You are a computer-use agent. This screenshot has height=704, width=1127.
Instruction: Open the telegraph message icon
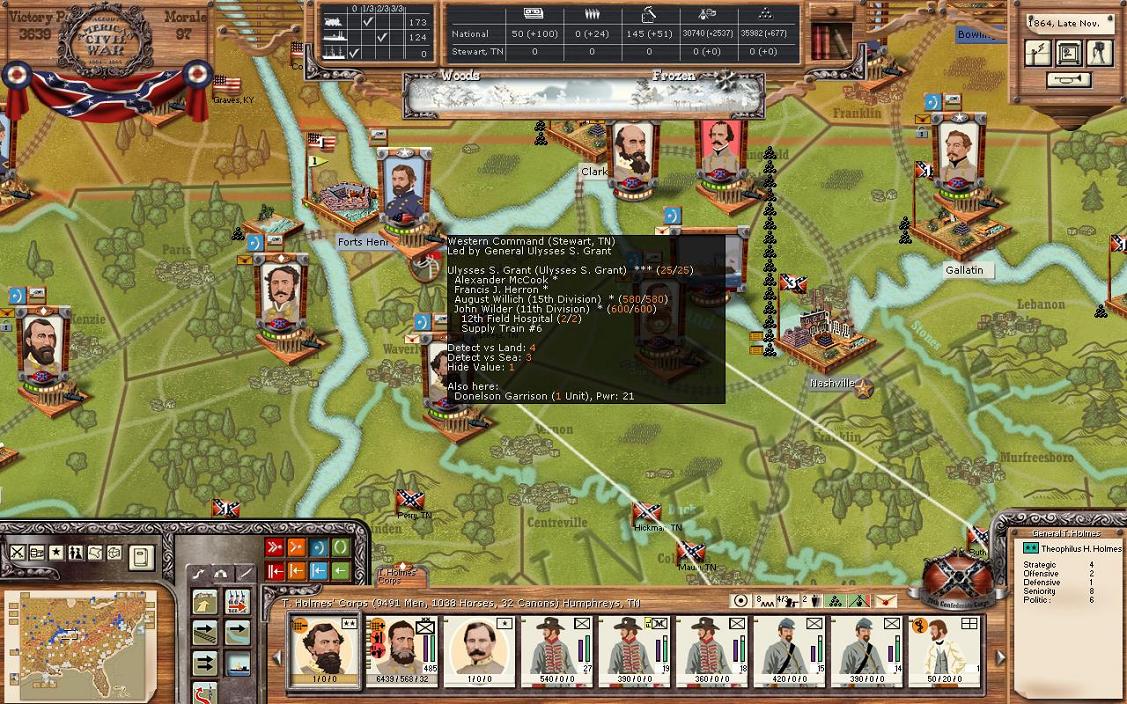point(1039,52)
